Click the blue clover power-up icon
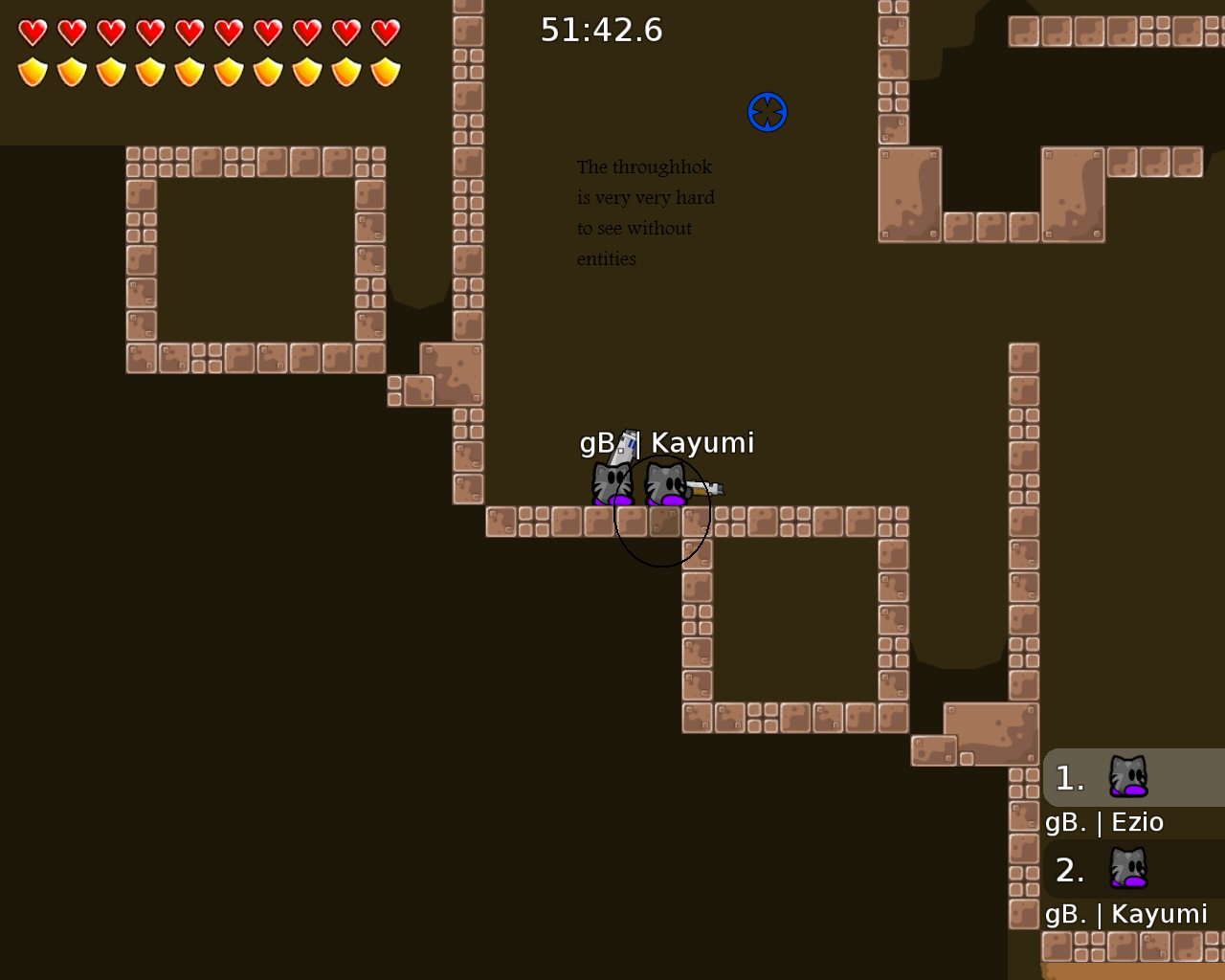This screenshot has width=1225, height=980. pos(767,112)
